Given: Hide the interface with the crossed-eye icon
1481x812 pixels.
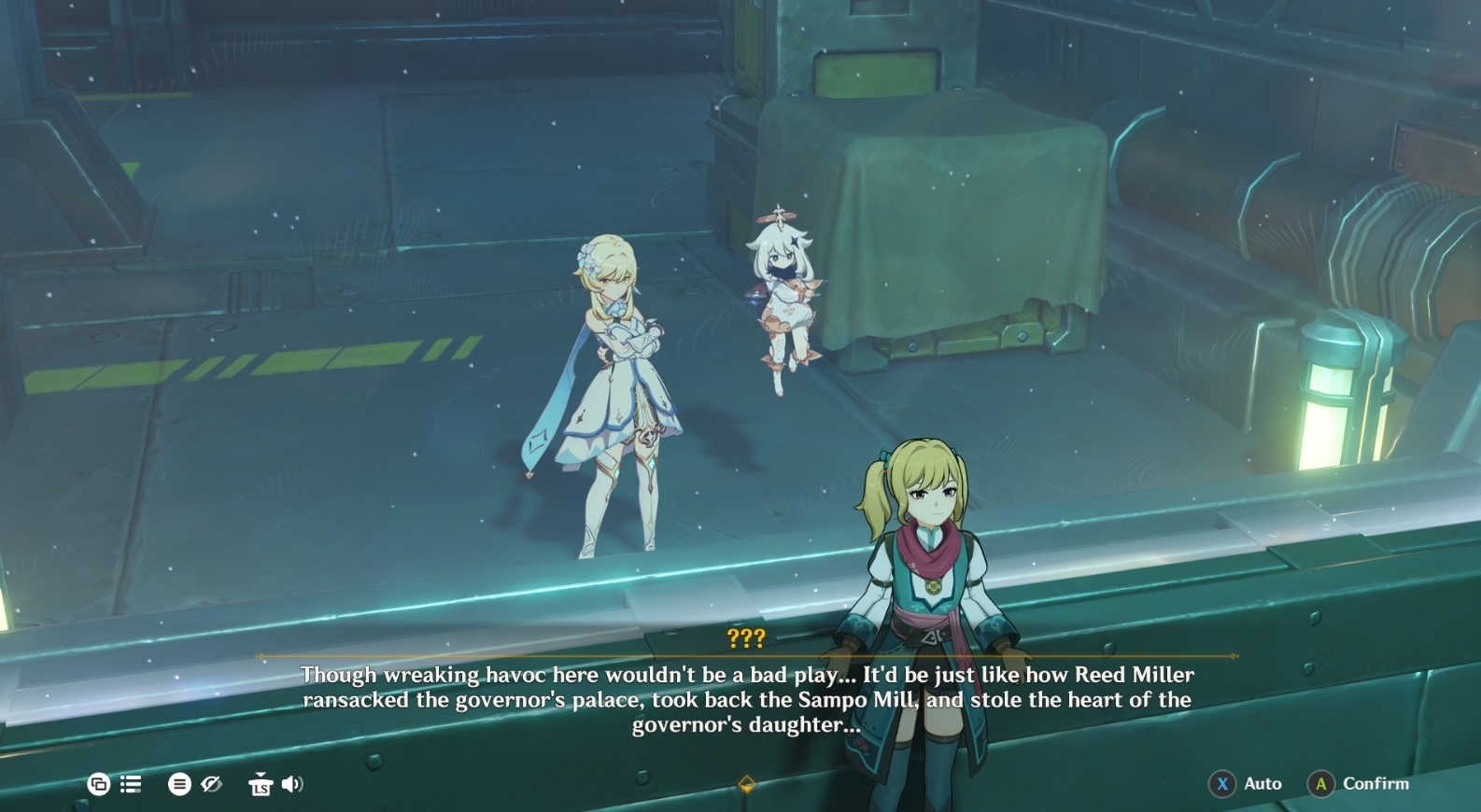Looking at the screenshot, I should (212, 784).
